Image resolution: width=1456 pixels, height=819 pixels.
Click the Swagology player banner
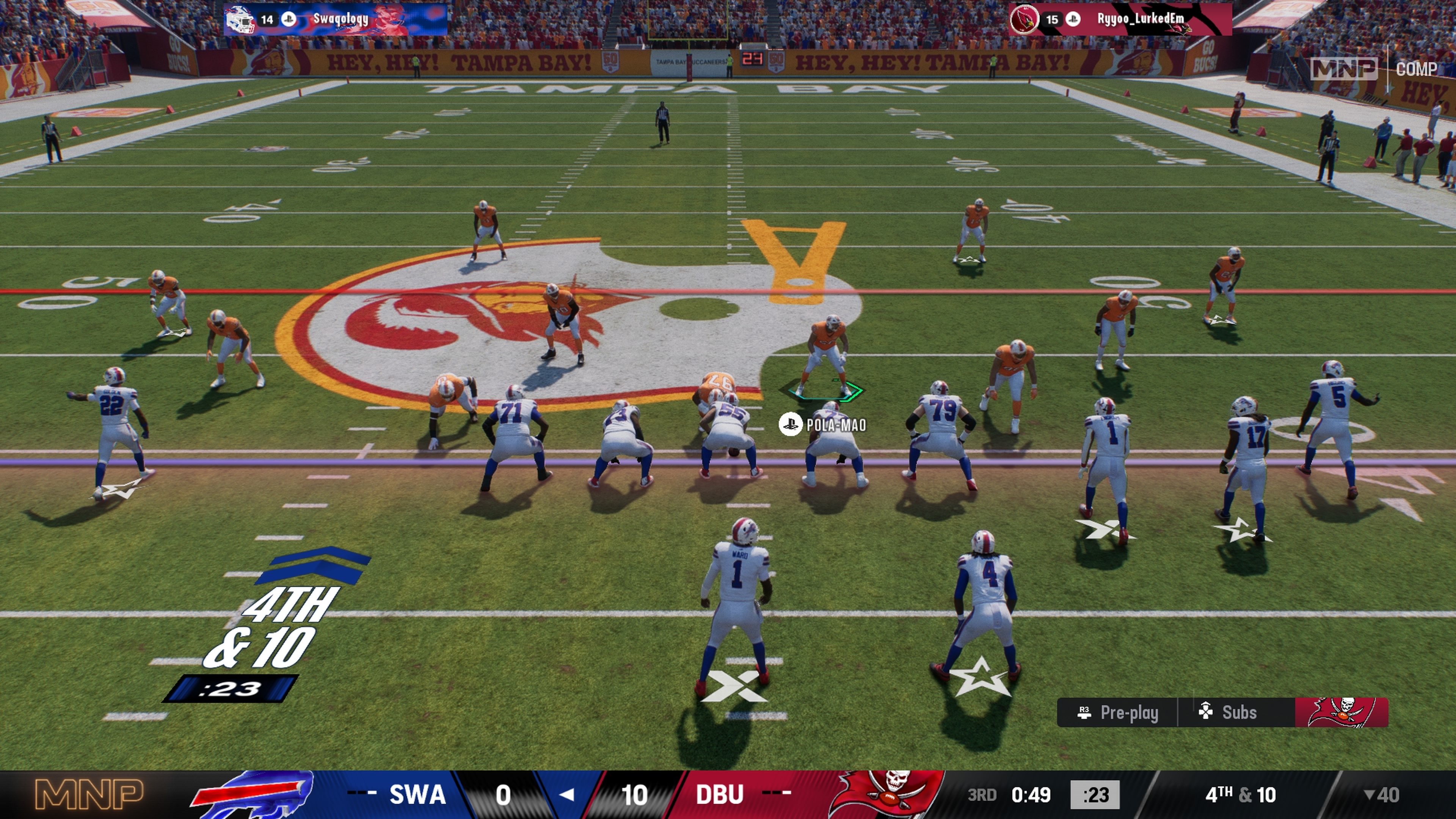coord(336,19)
